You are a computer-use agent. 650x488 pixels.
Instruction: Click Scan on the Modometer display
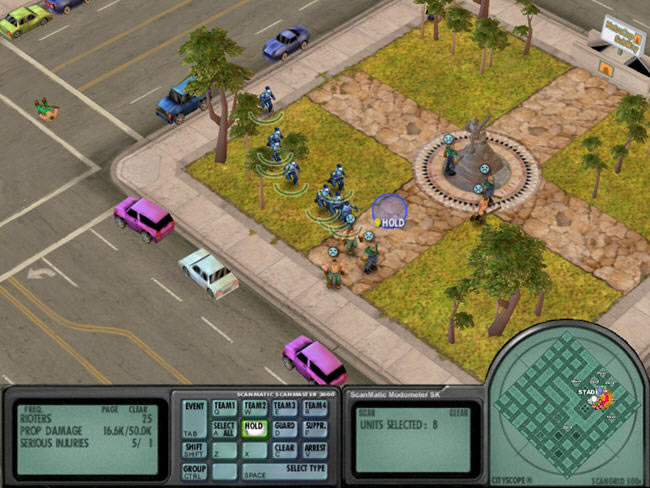point(367,413)
